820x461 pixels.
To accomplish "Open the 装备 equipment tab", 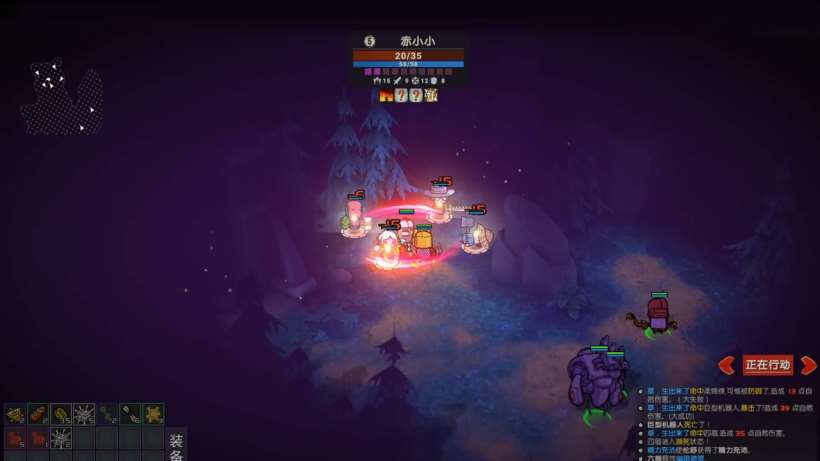I will [x=176, y=445].
